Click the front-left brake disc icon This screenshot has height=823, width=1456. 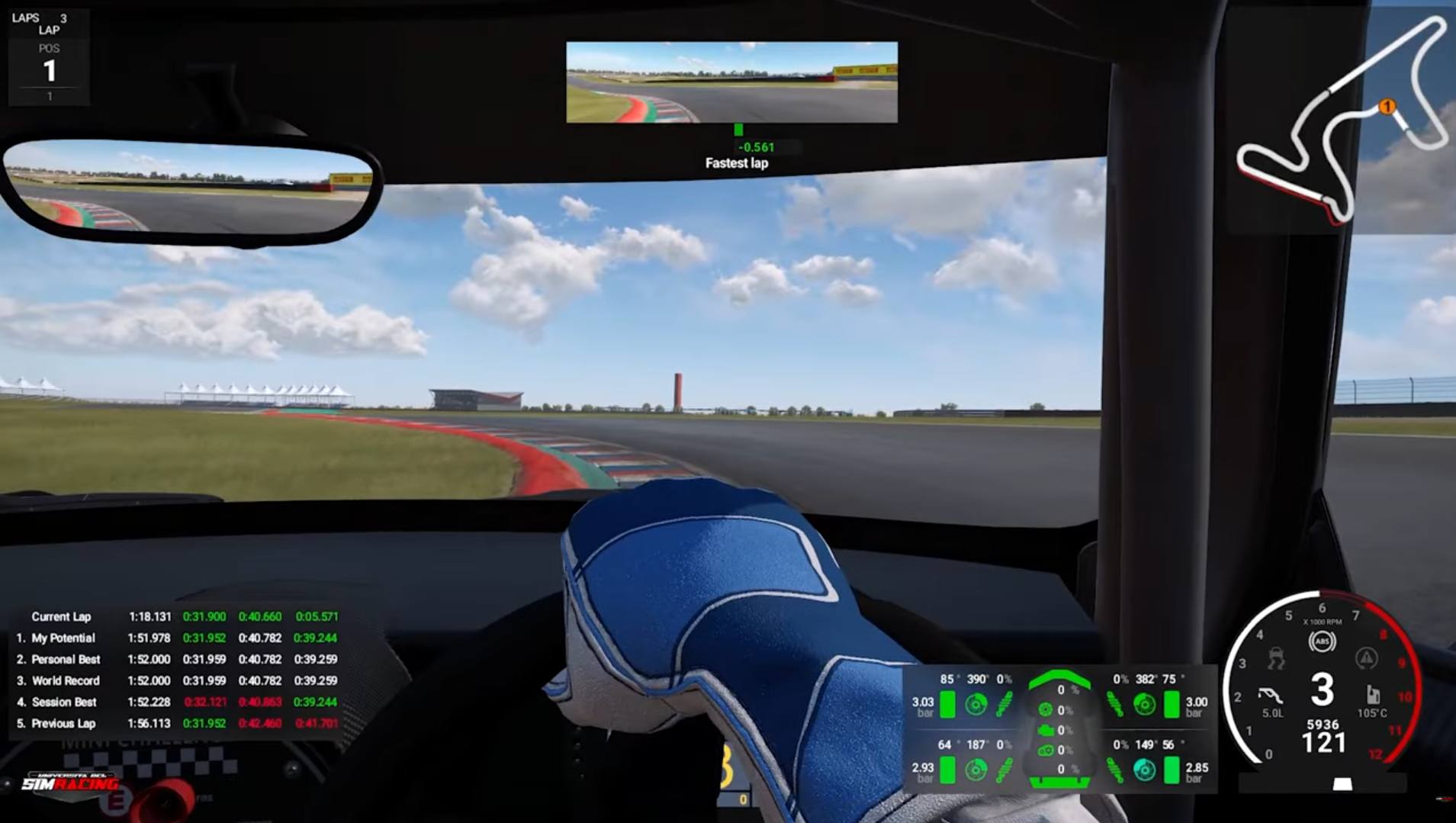coord(976,704)
